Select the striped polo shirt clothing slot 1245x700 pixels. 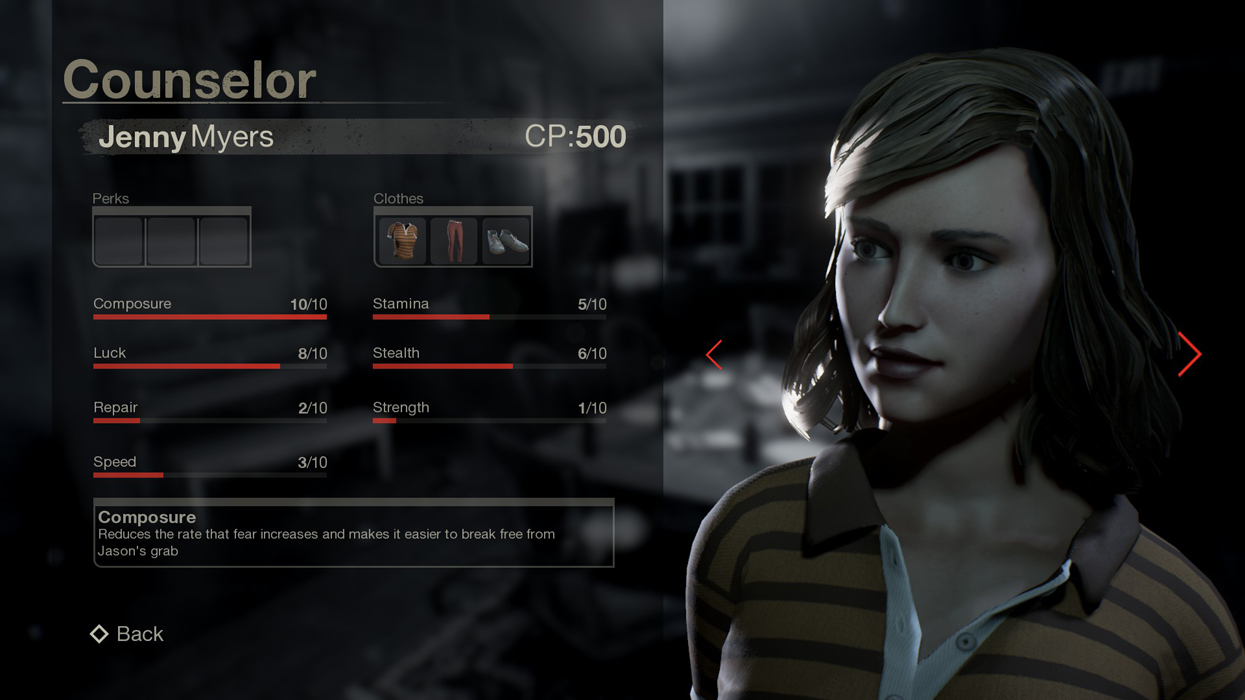402,240
